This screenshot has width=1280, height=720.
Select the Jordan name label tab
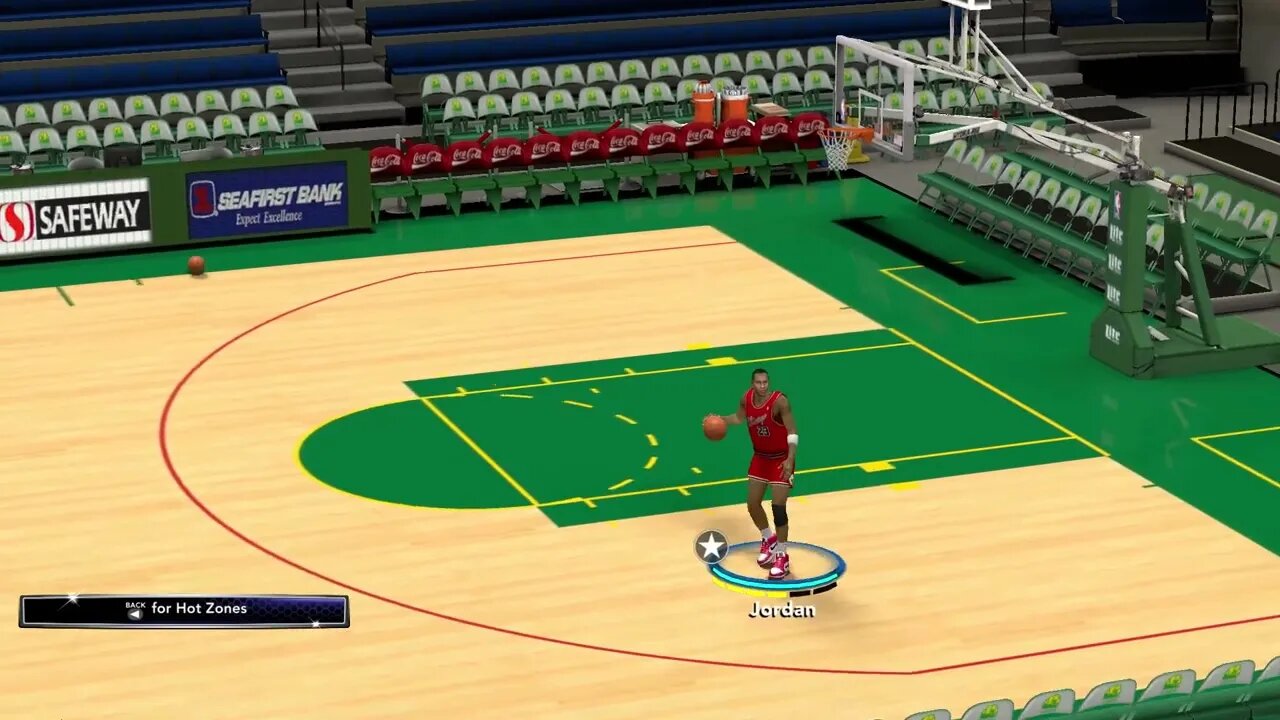(x=783, y=609)
